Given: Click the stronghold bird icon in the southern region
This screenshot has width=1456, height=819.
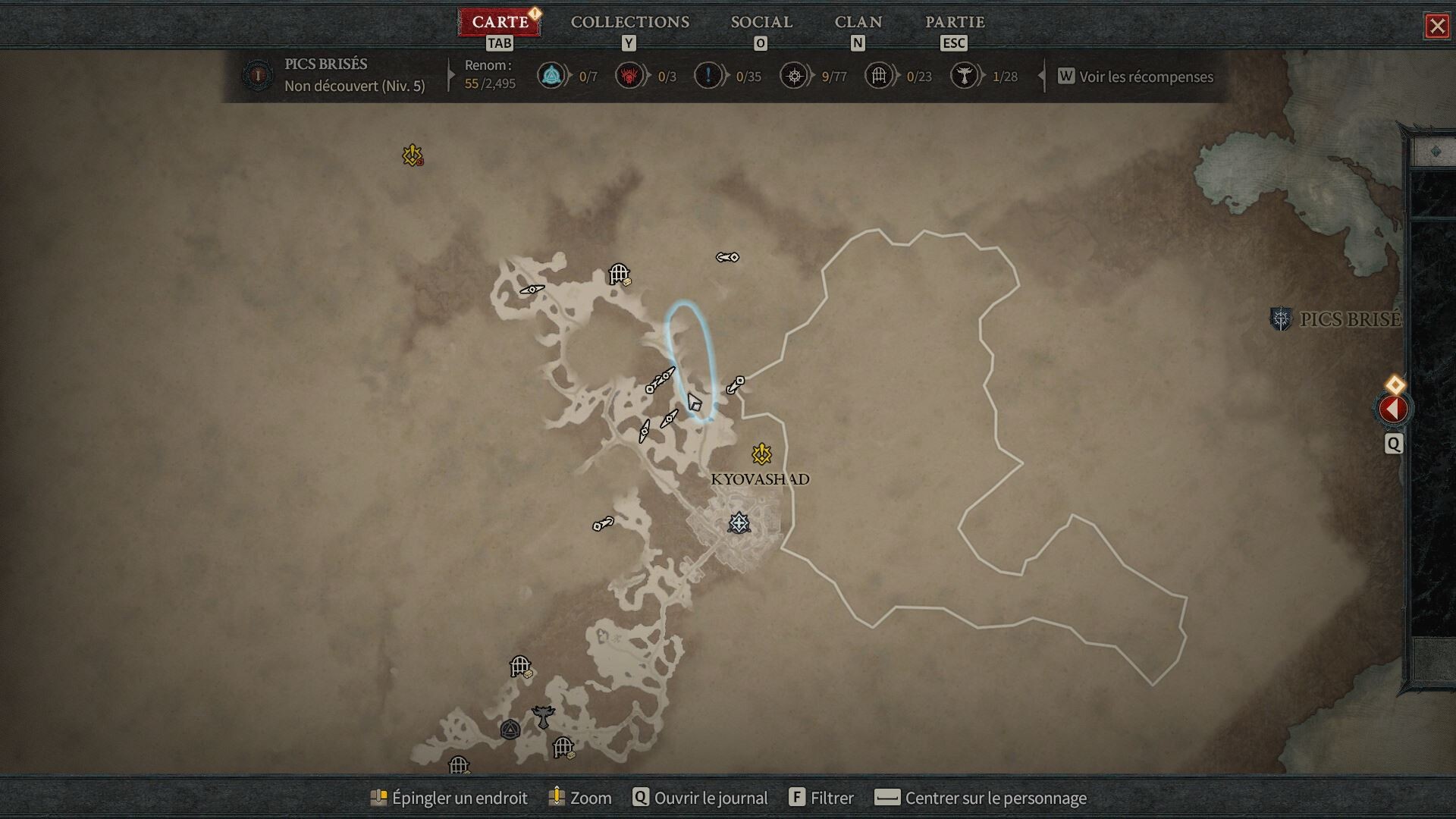Looking at the screenshot, I should pyautogui.click(x=543, y=715).
